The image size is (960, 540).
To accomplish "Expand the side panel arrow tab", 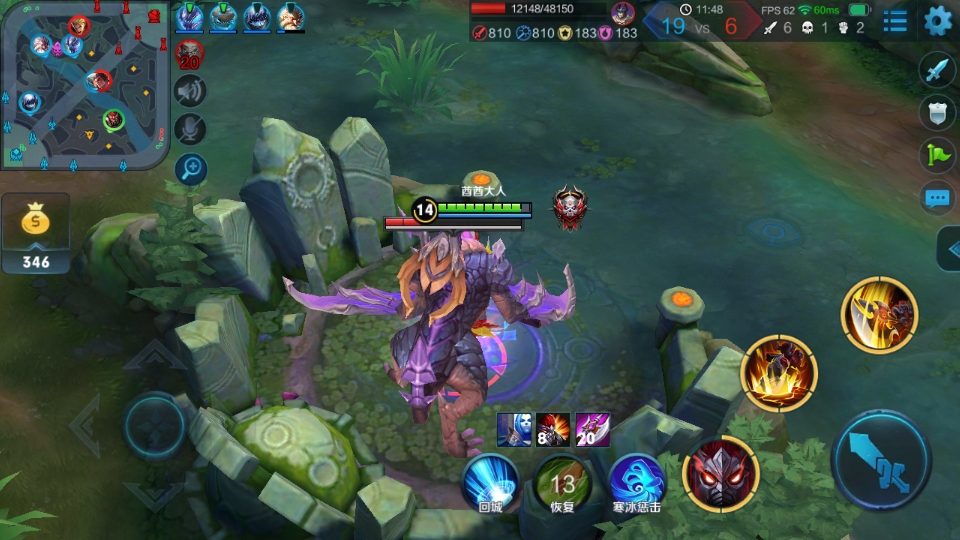I will tap(949, 249).
